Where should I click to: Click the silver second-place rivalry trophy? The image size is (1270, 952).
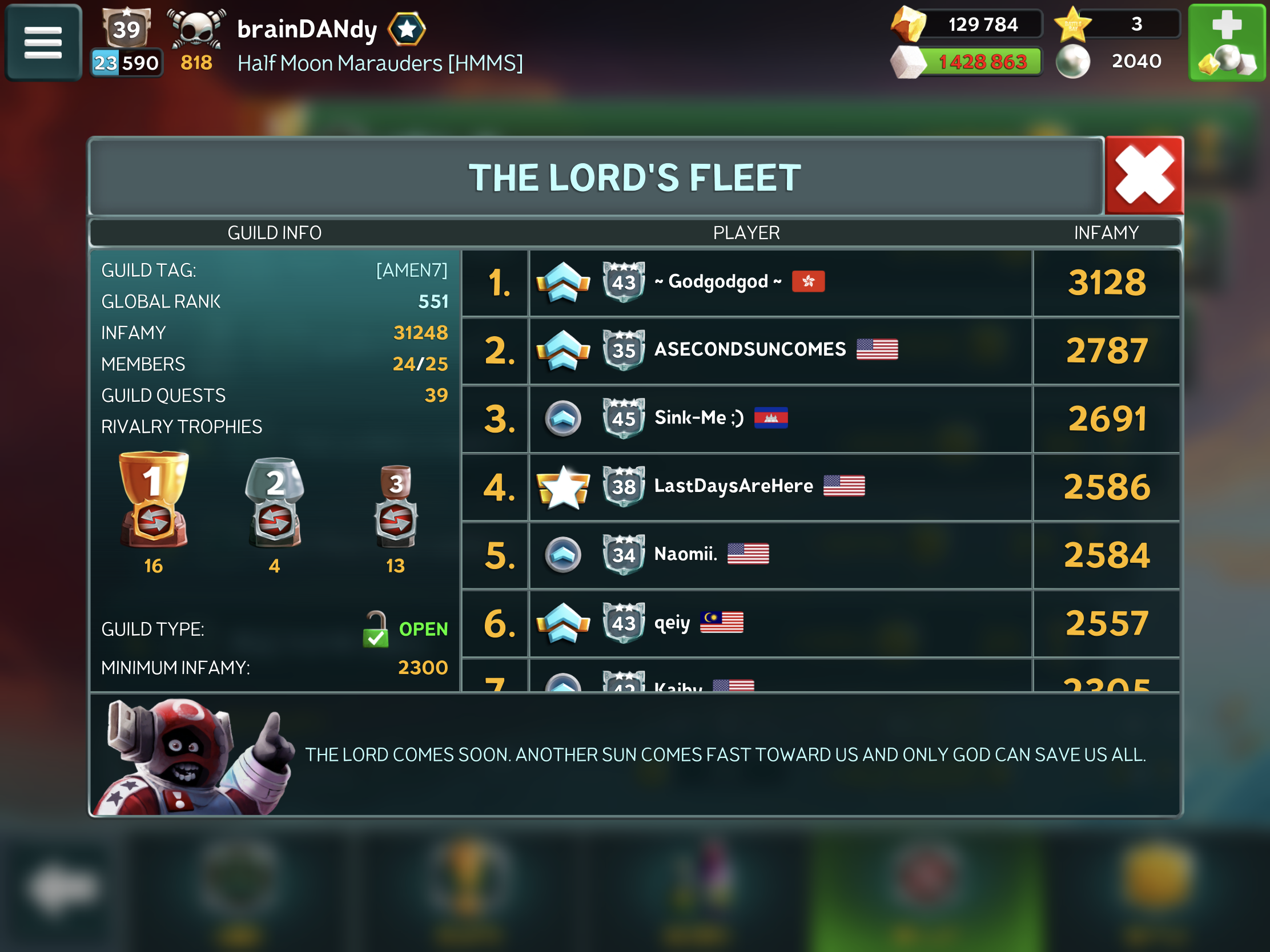275,502
